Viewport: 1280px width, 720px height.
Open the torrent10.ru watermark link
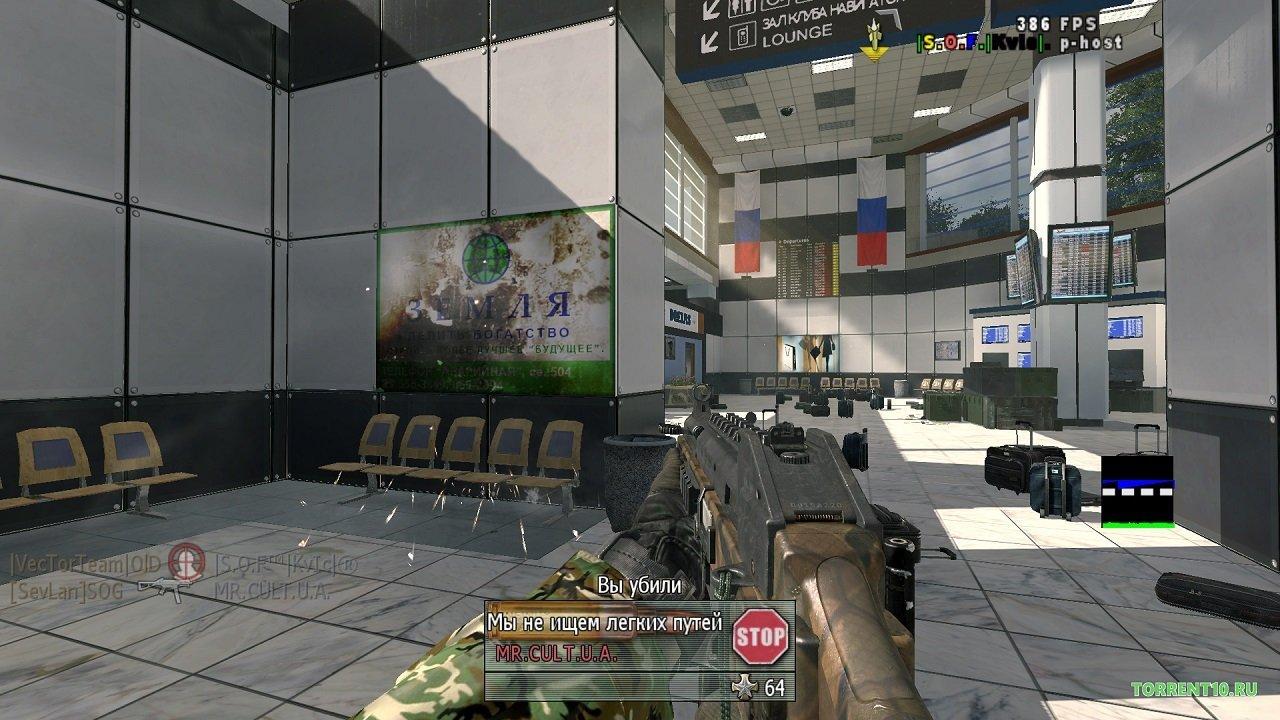(x=1193, y=689)
